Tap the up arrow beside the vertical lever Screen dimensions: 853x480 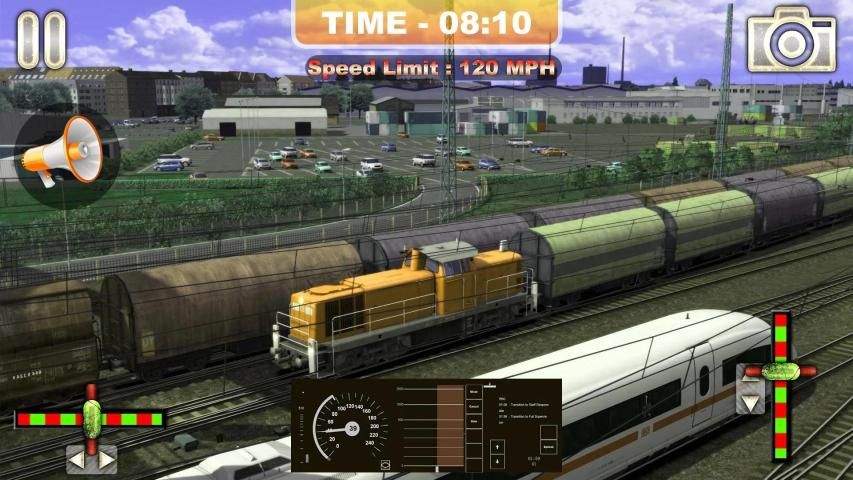[751, 376]
